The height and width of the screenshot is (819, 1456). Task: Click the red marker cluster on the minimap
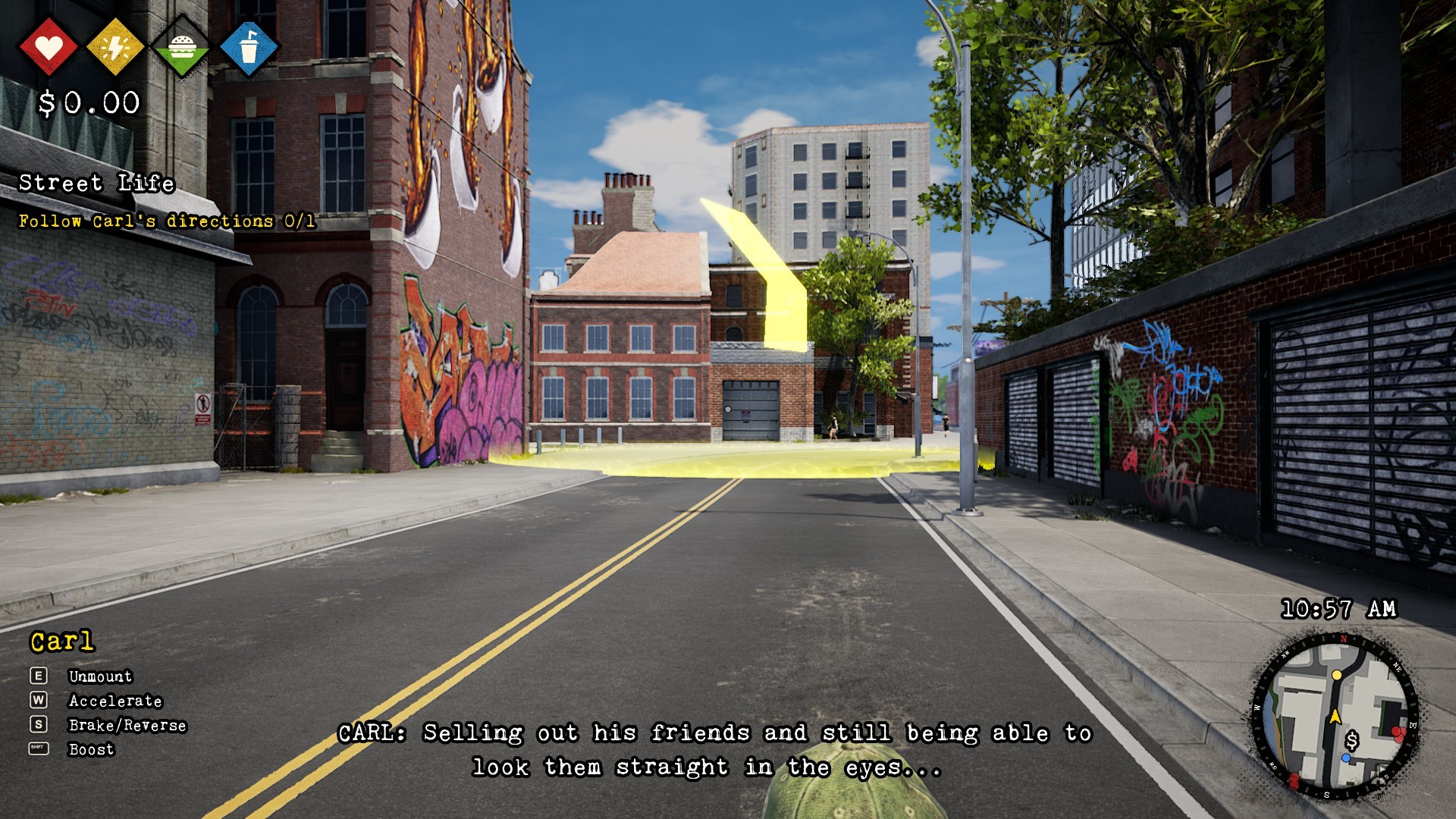point(1398,733)
